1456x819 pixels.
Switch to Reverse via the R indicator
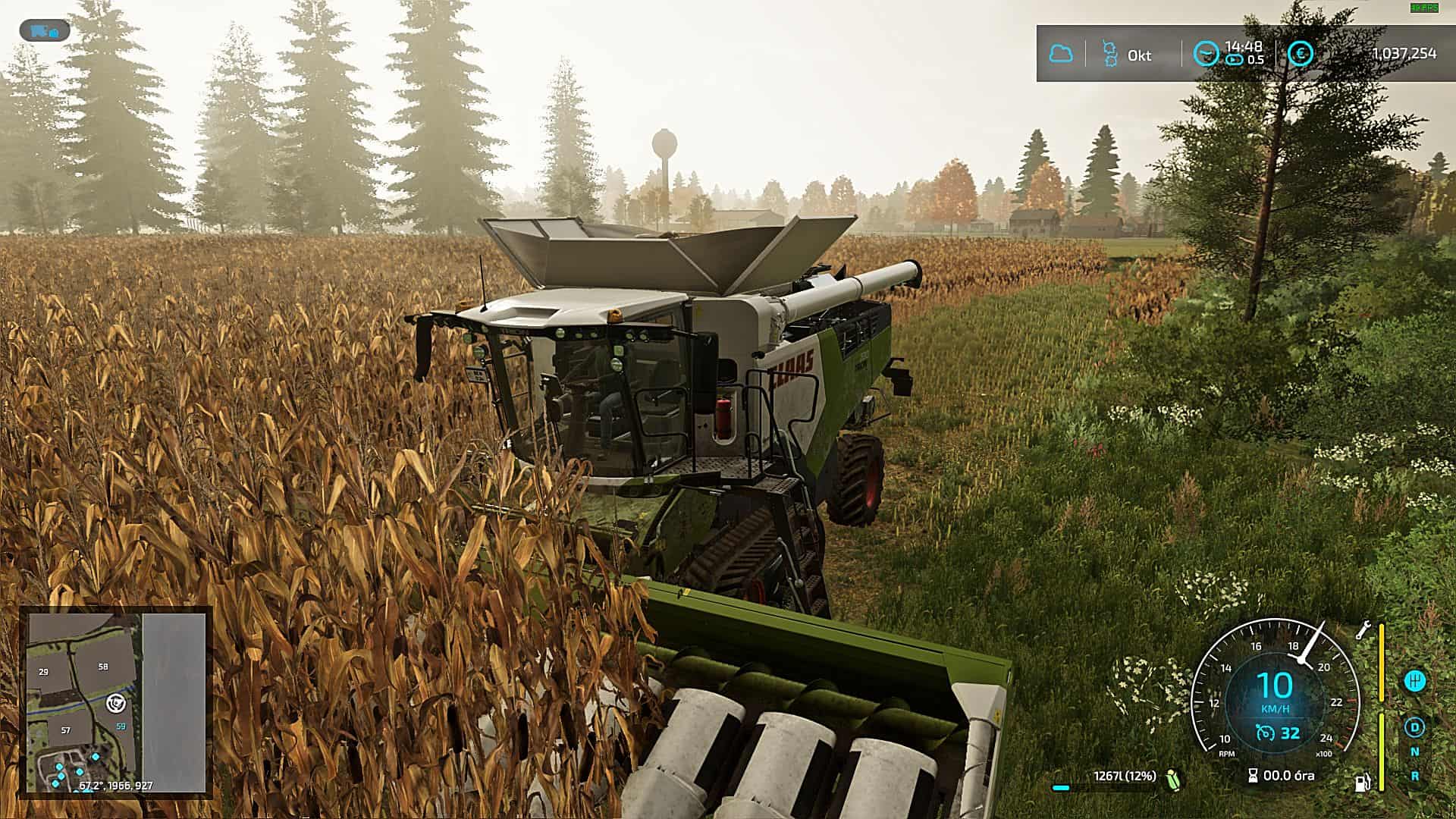coord(1416,775)
